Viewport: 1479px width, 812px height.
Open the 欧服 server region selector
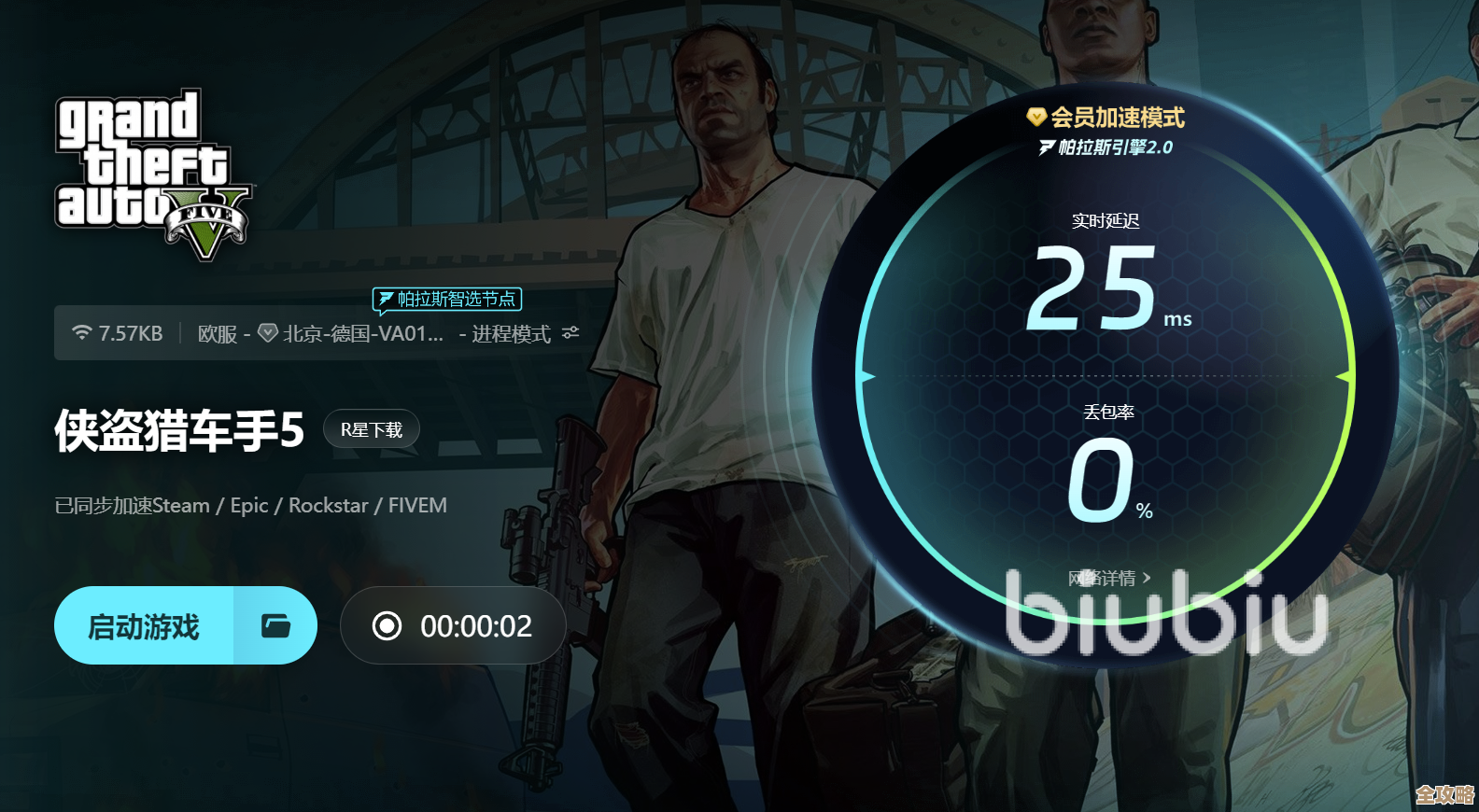[x=221, y=332]
